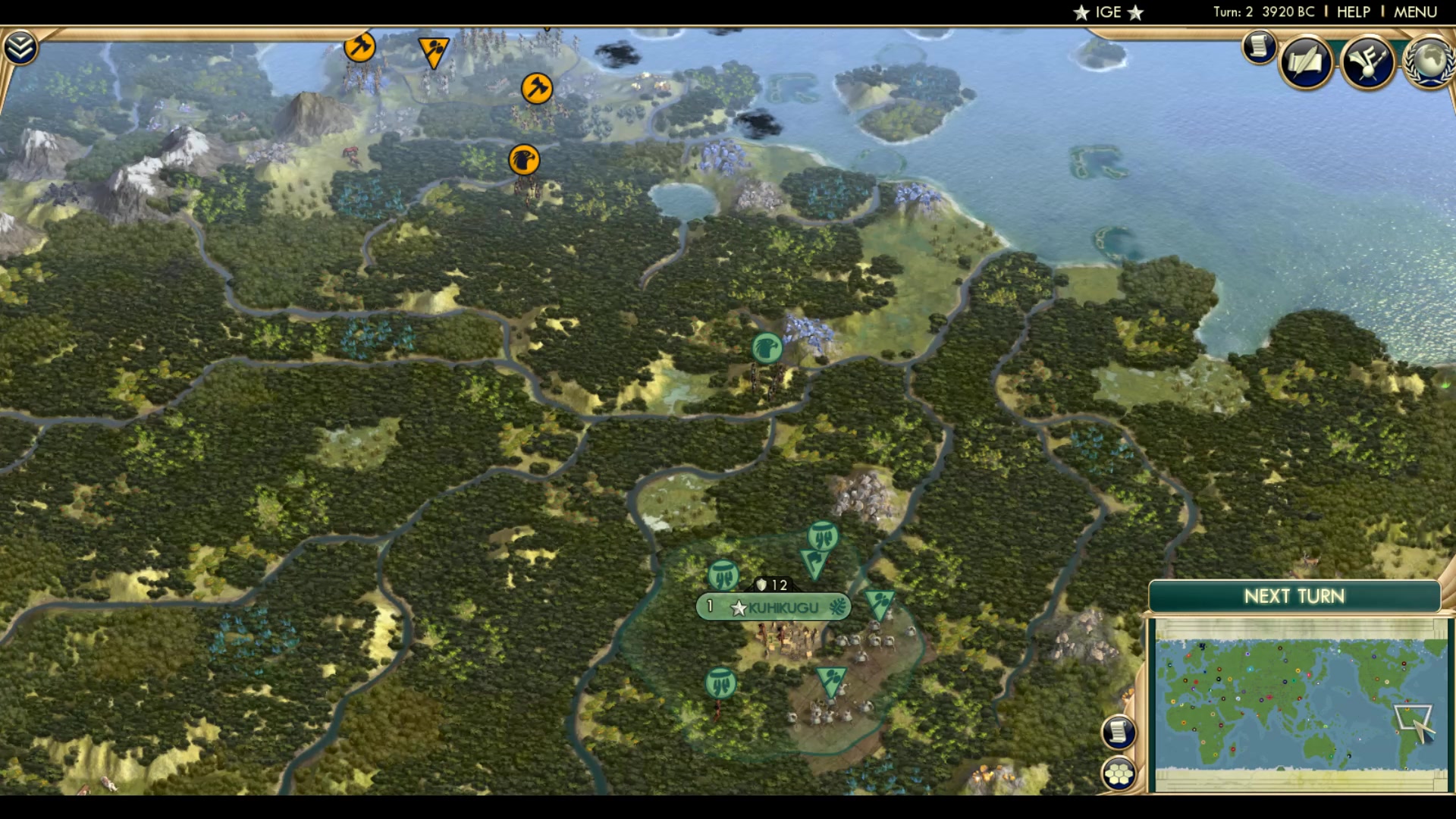Open HELP from the top bar
1456x819 pixels.
[x=1353, y=11]
